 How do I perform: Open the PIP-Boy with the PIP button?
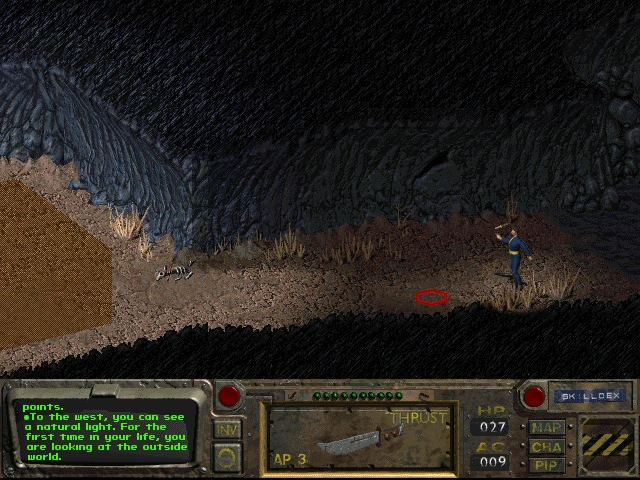click(547, 464)
